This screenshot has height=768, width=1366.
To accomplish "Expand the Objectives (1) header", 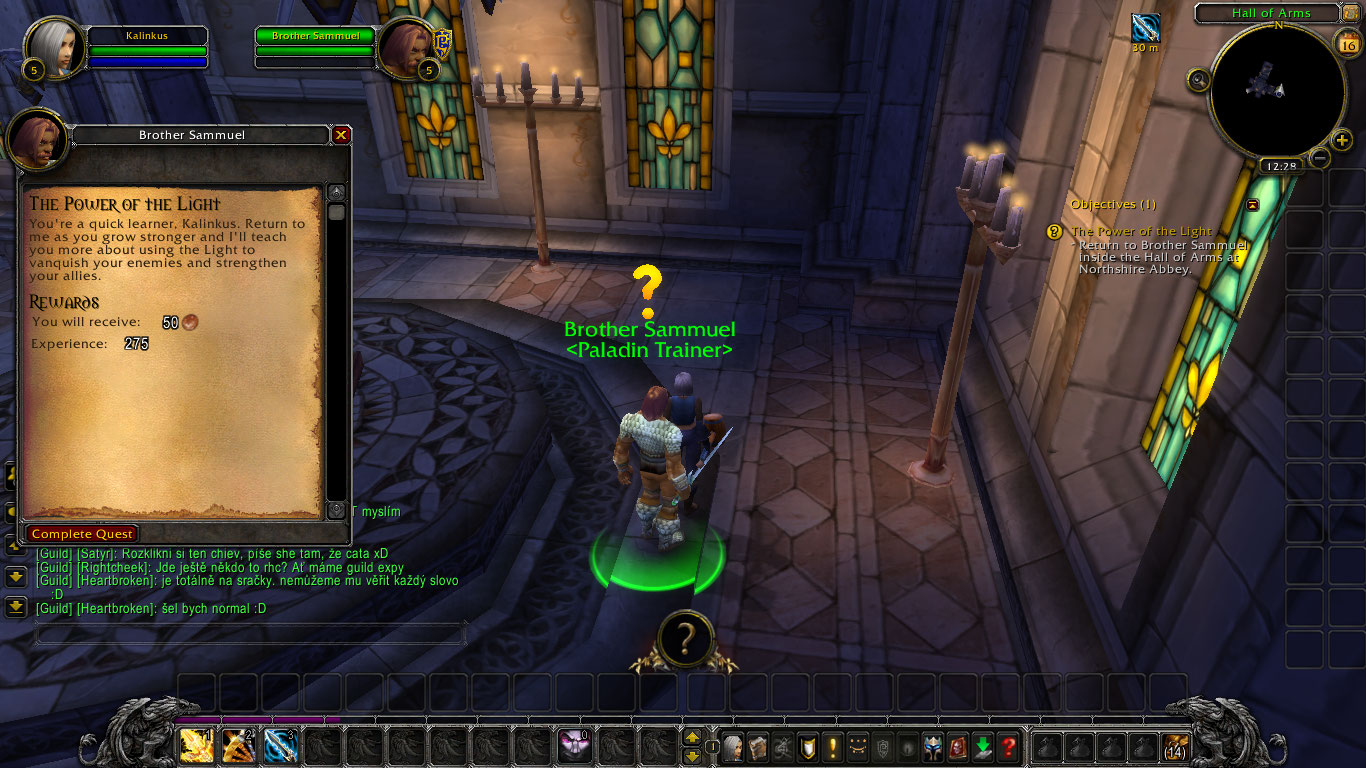I will [1113, 204].
